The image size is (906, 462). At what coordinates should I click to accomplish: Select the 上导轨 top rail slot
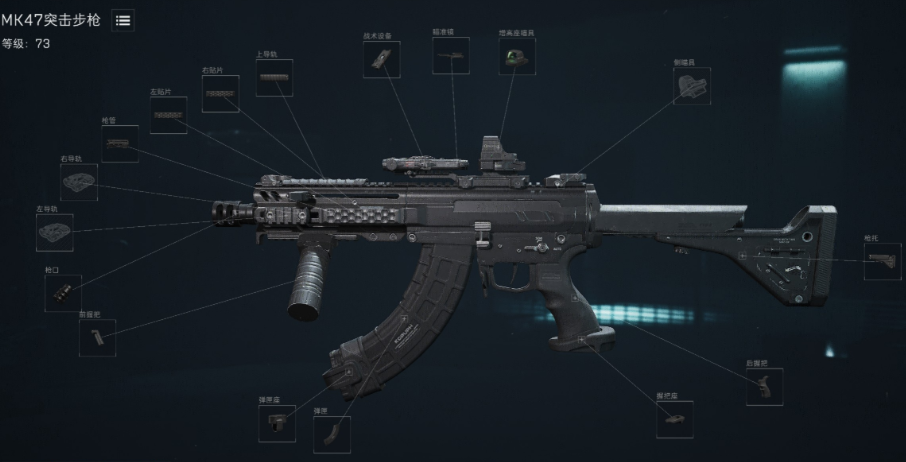[x=274, y=77]
